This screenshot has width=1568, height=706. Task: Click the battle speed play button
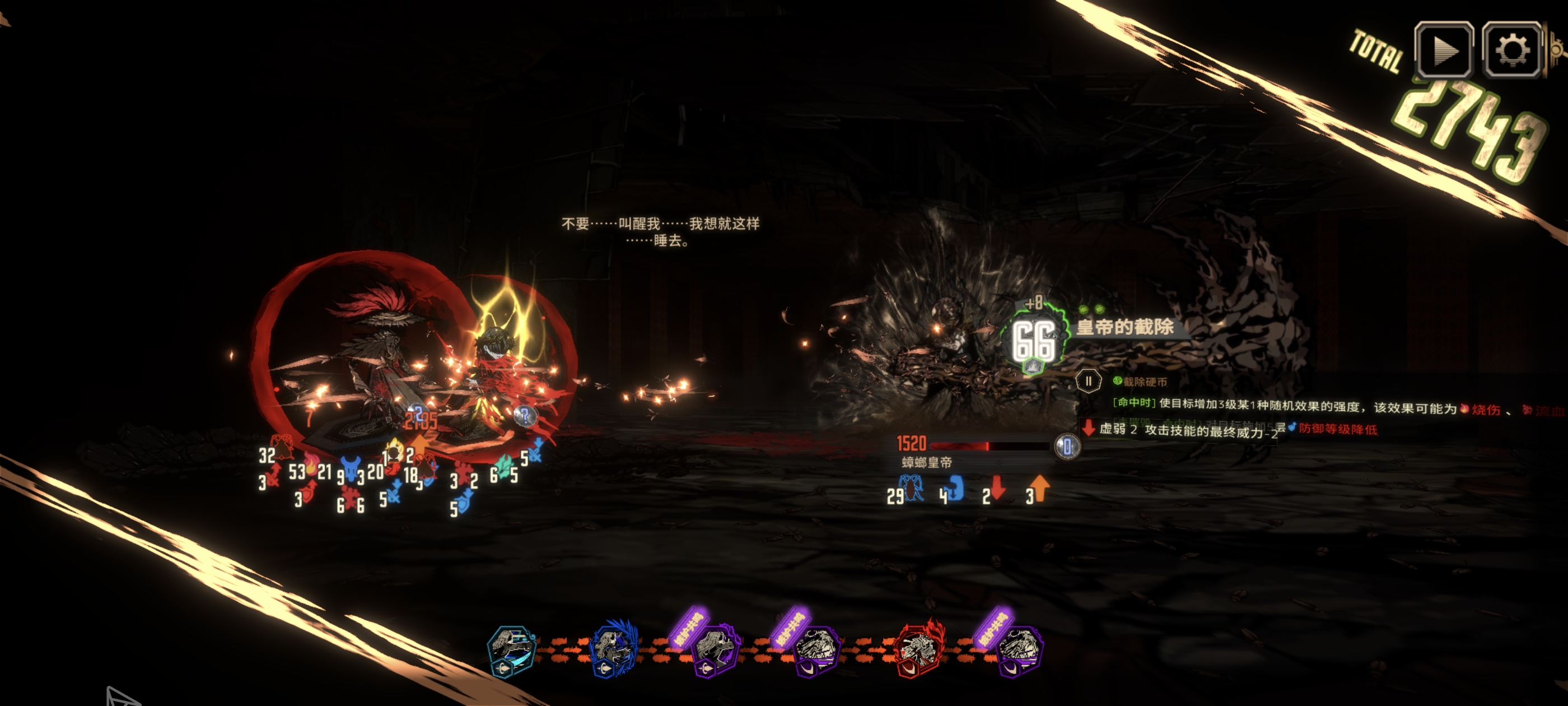(x=1444, y=50)
